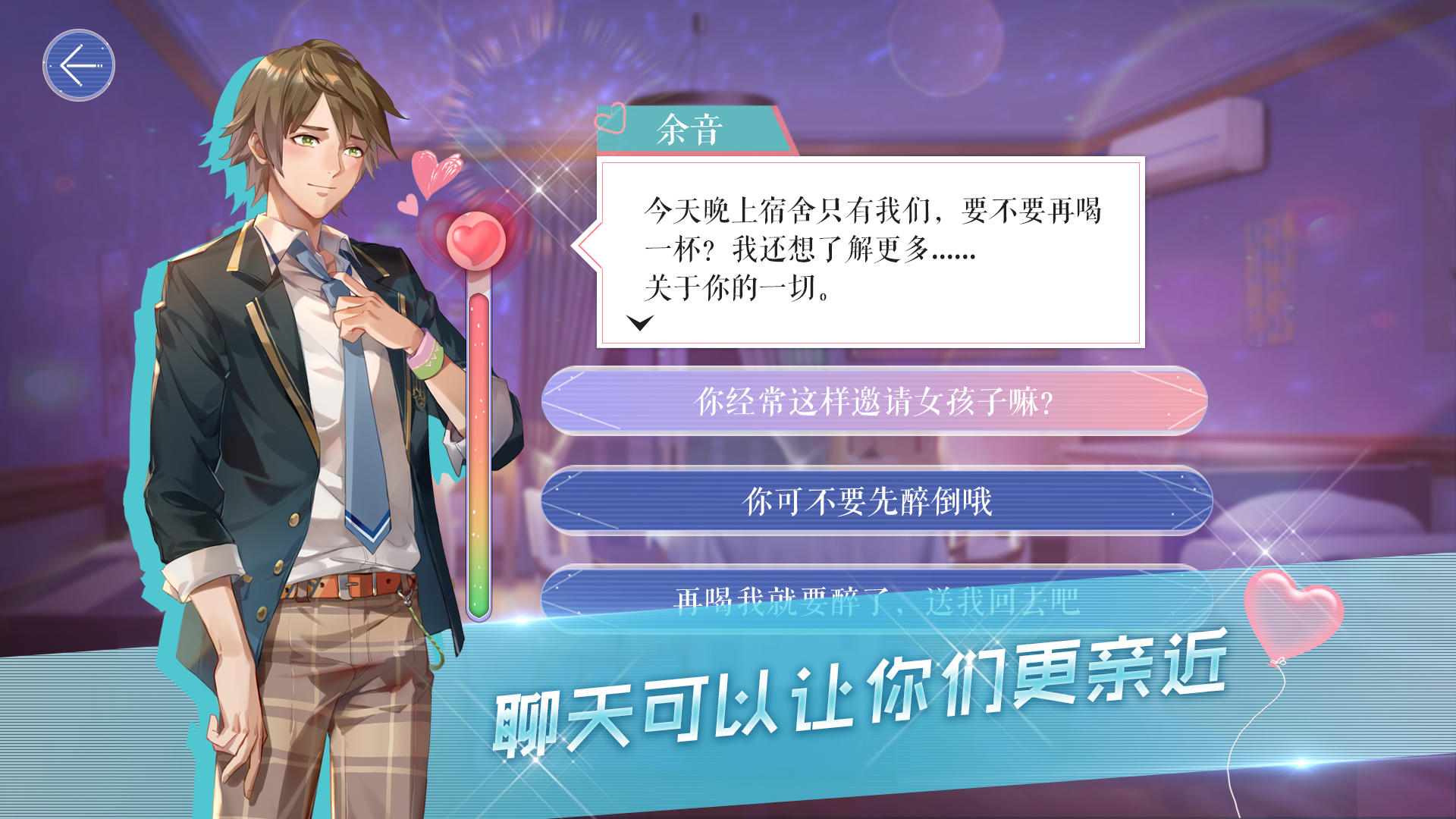Click the clock-styled icon inside the back button
Screen dimensions: 1456x819
(79, 66)
